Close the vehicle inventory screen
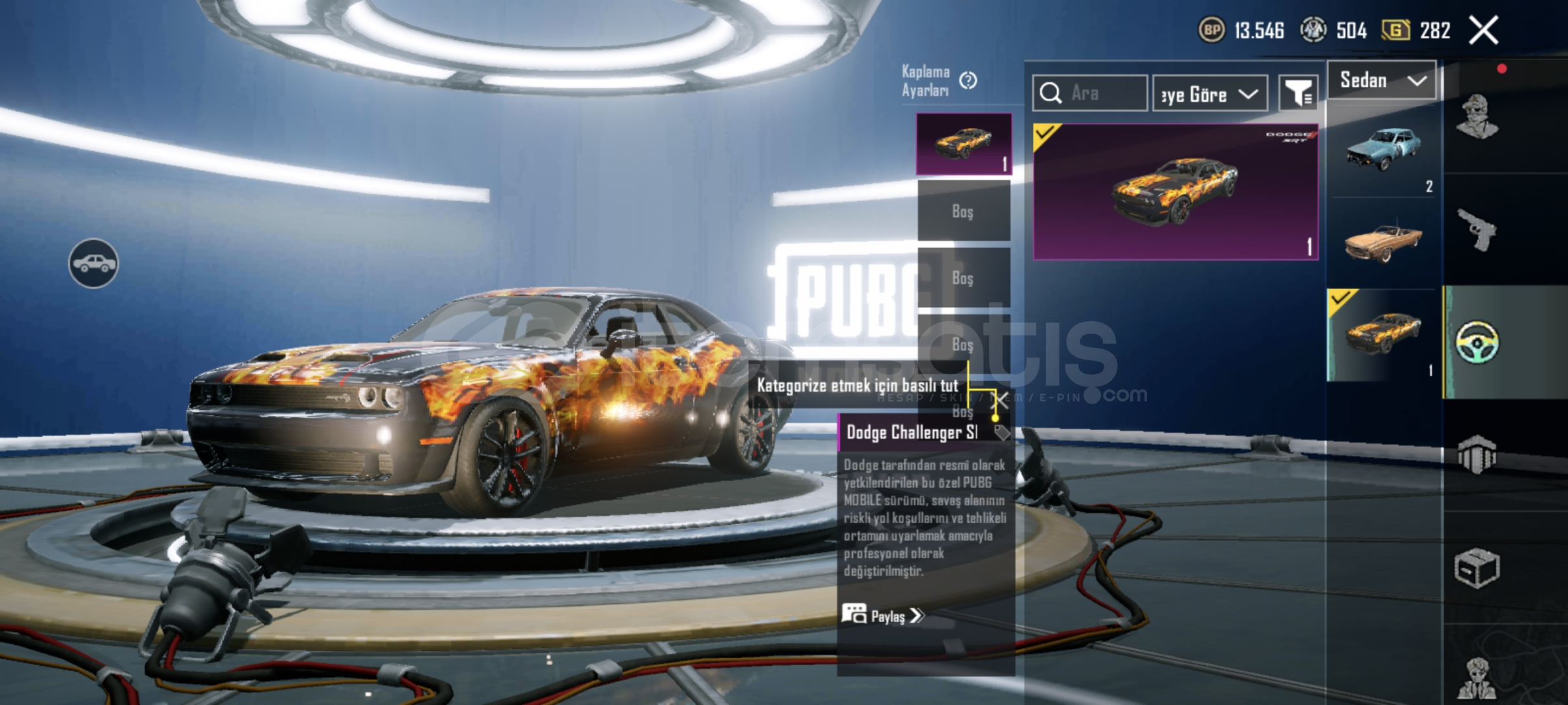Viewport: 1568px width, 705px height. (x=1483, y=30)
